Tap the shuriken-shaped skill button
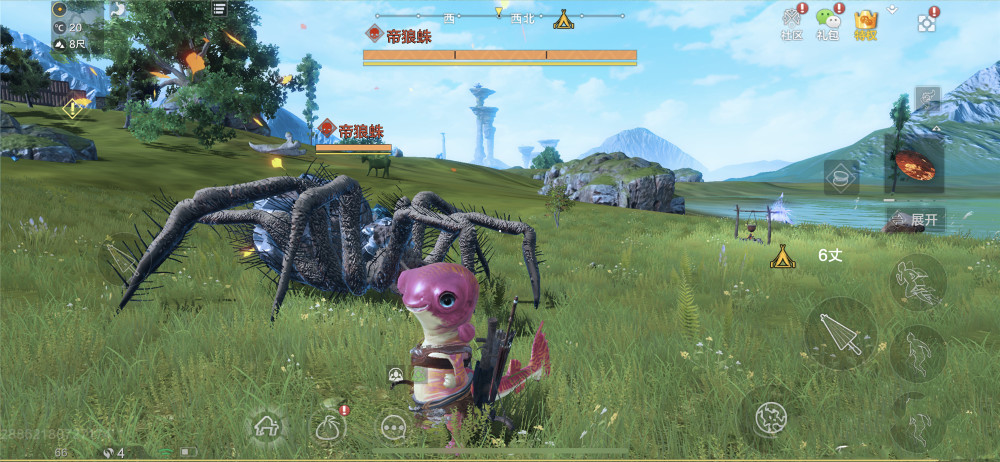The height and width of the screenshot is (462, 1000). [x=770, y=416]
